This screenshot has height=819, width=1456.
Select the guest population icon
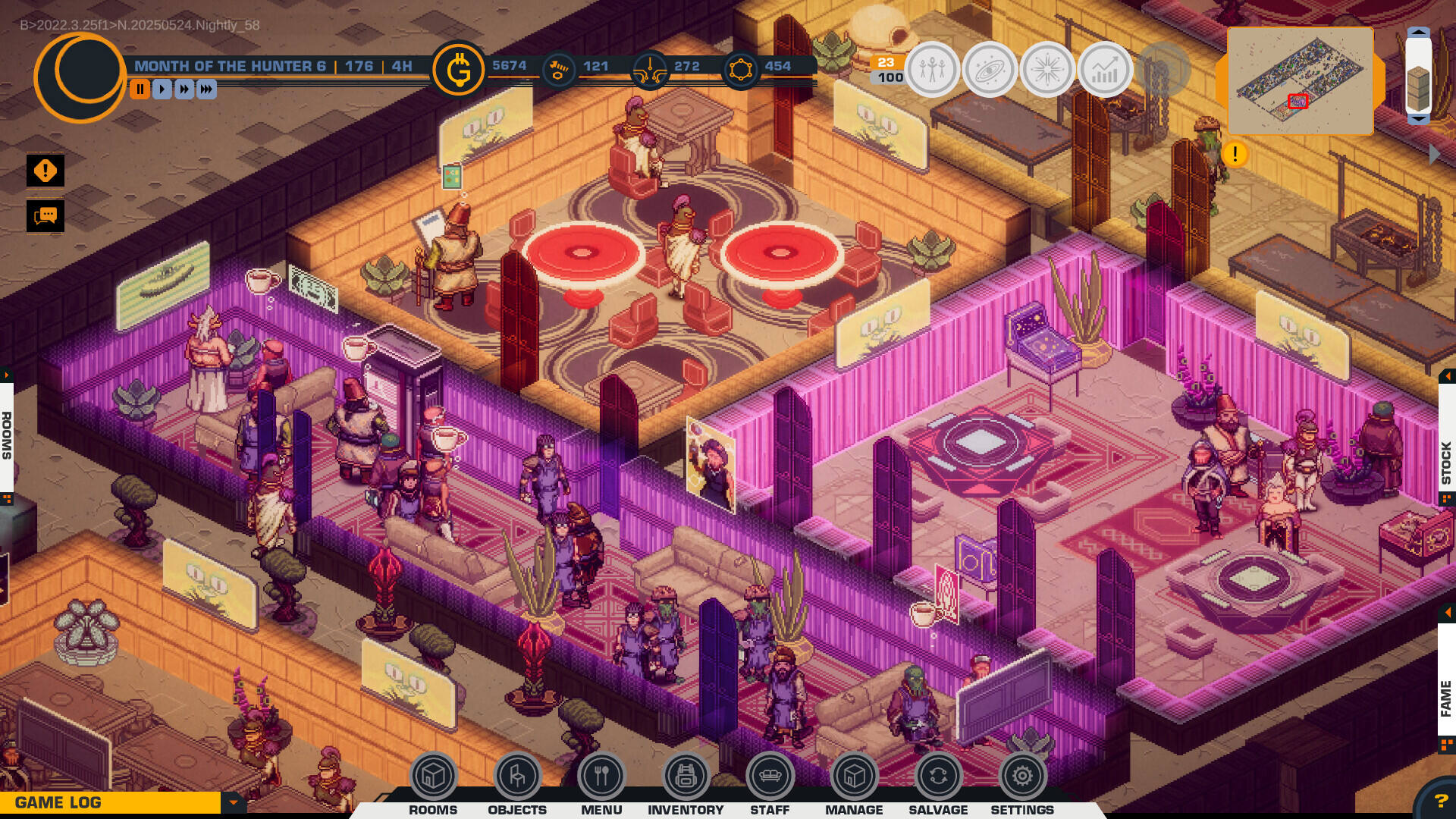click(931, 69)
